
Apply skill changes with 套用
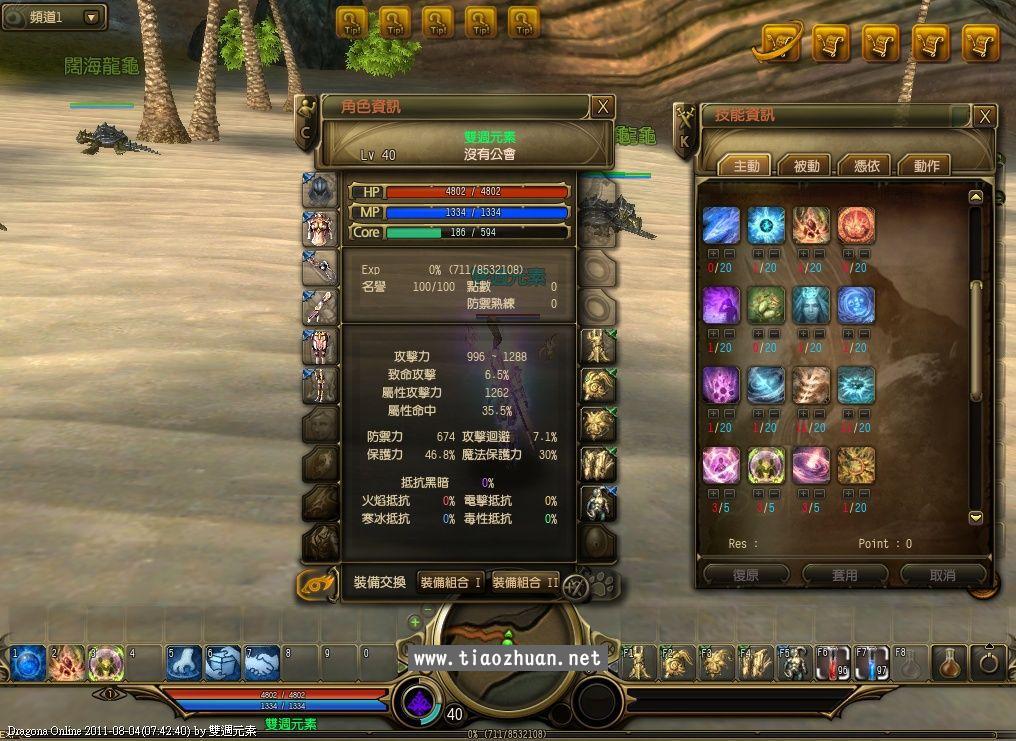pyautogui.click(x=844, y=575)
